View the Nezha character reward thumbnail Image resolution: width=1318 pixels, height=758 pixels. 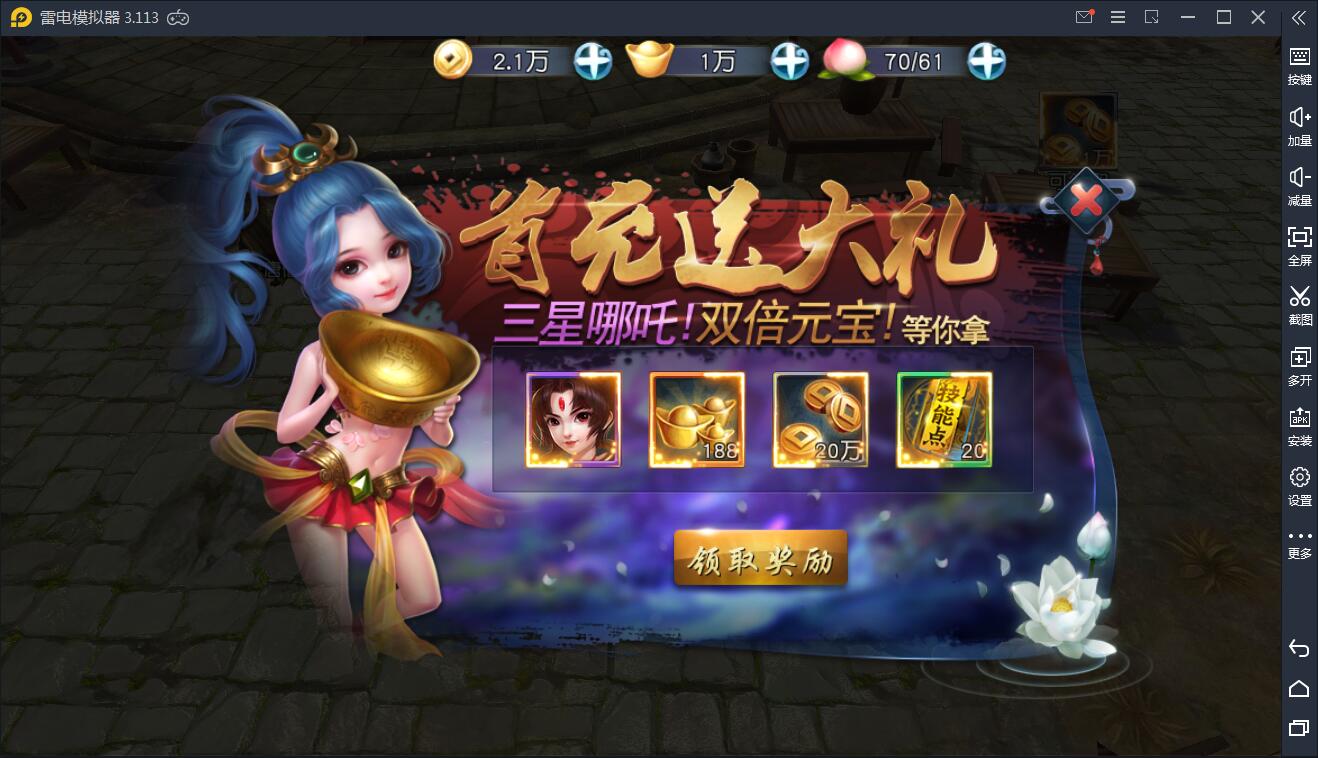(x=573, y=419)
